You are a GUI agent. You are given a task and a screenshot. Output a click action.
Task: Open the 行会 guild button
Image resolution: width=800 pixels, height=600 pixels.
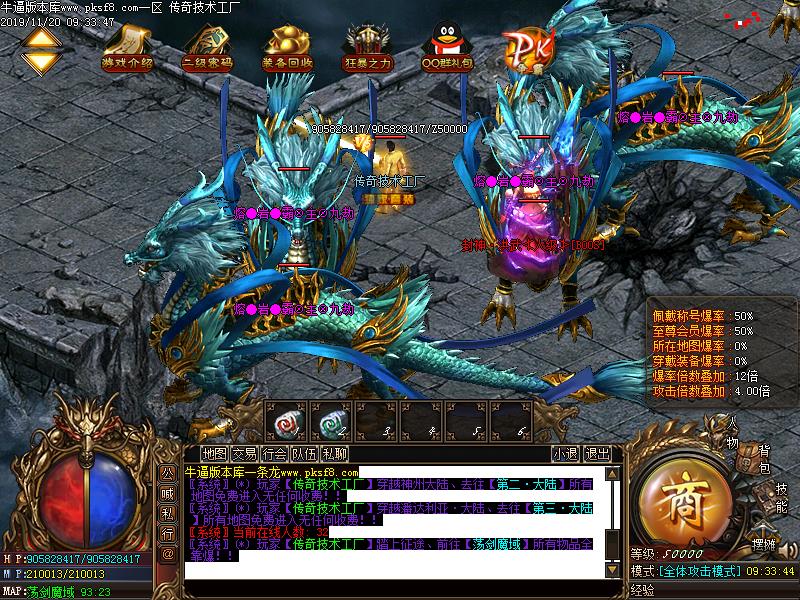(275, 453)
